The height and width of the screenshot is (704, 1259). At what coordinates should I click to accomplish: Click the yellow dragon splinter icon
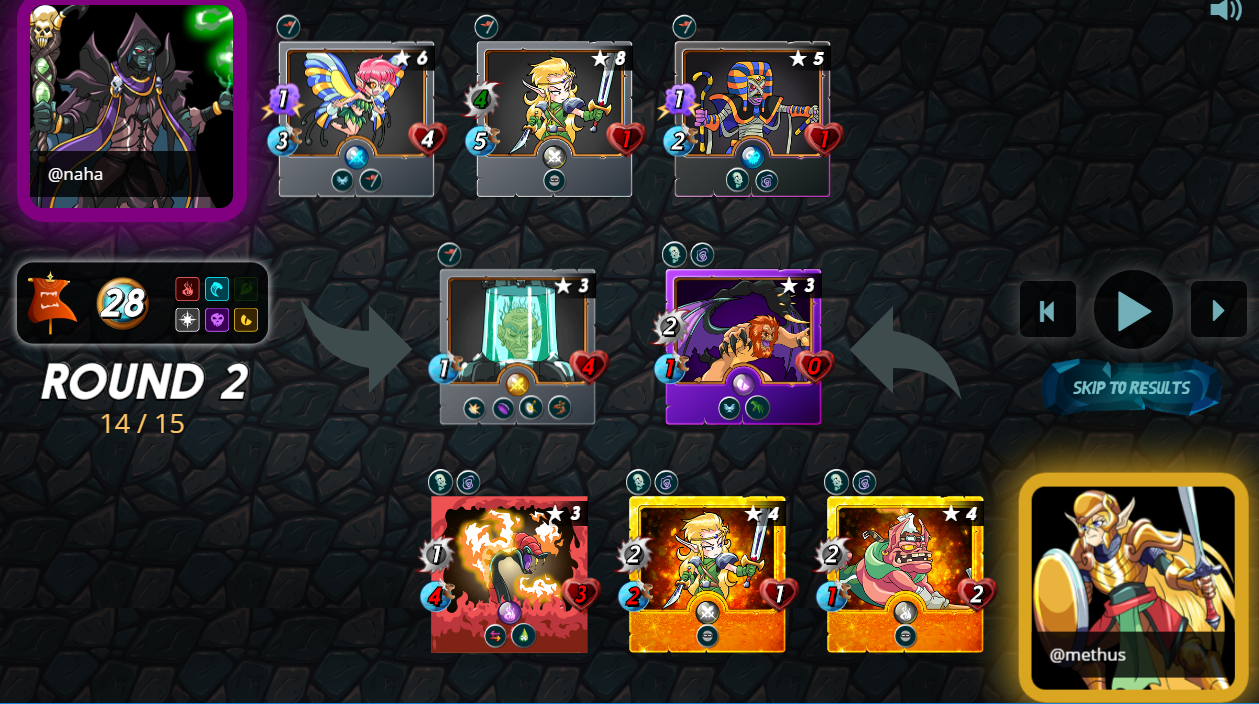pos(246,320)
